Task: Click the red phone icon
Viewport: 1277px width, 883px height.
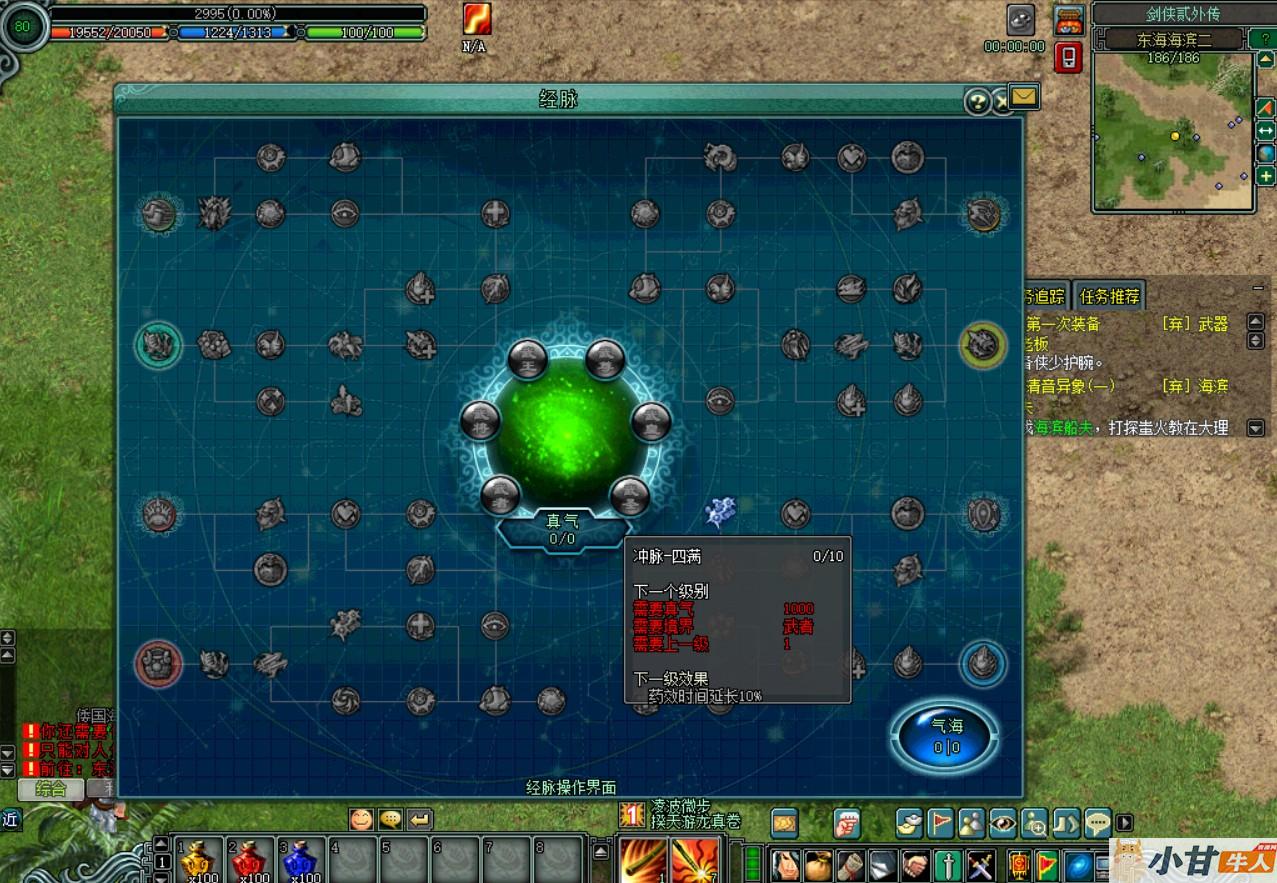Action: click(1068, 57)
